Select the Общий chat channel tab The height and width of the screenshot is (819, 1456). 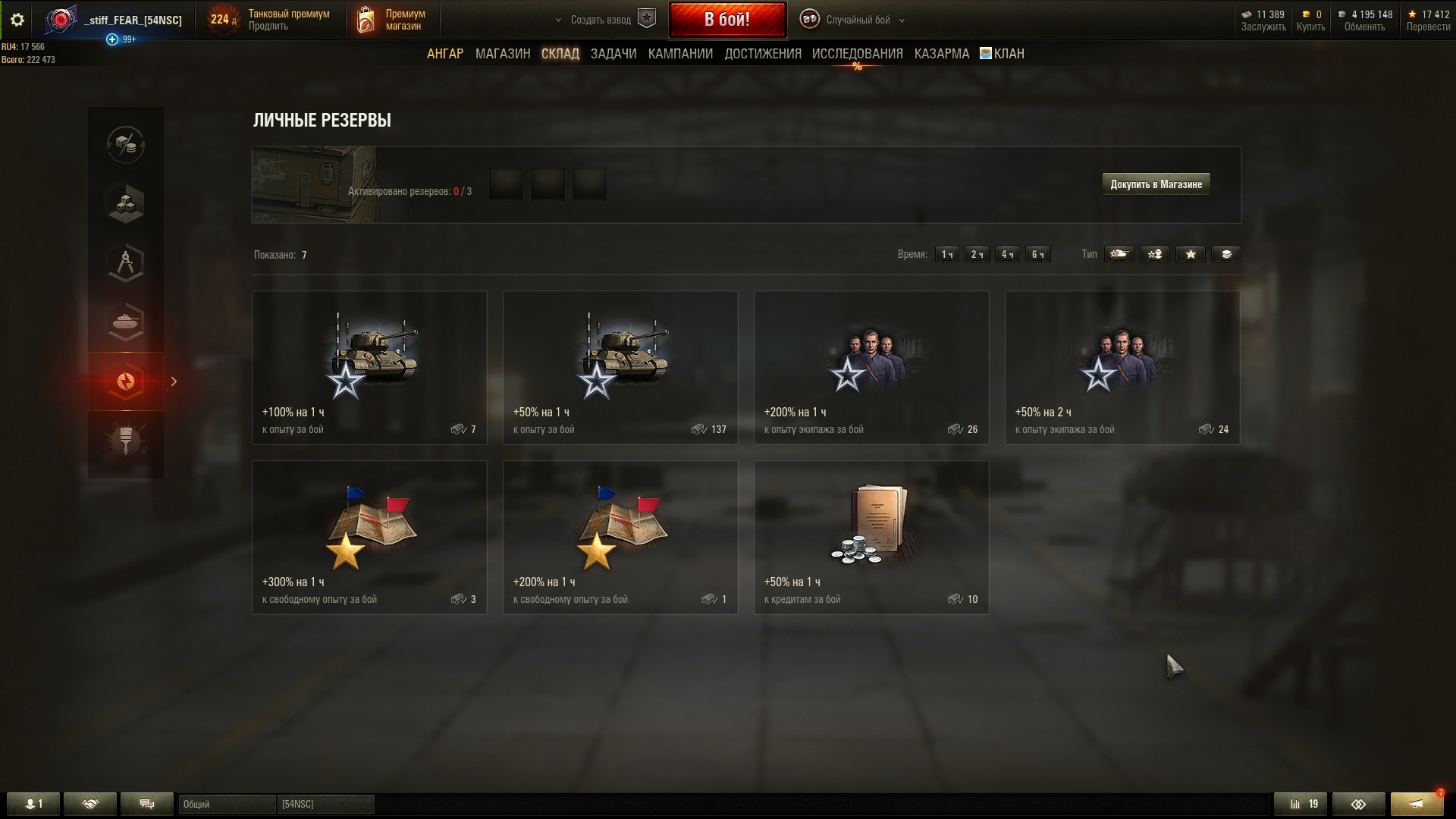pyautogui.click(x=227, y=804)
